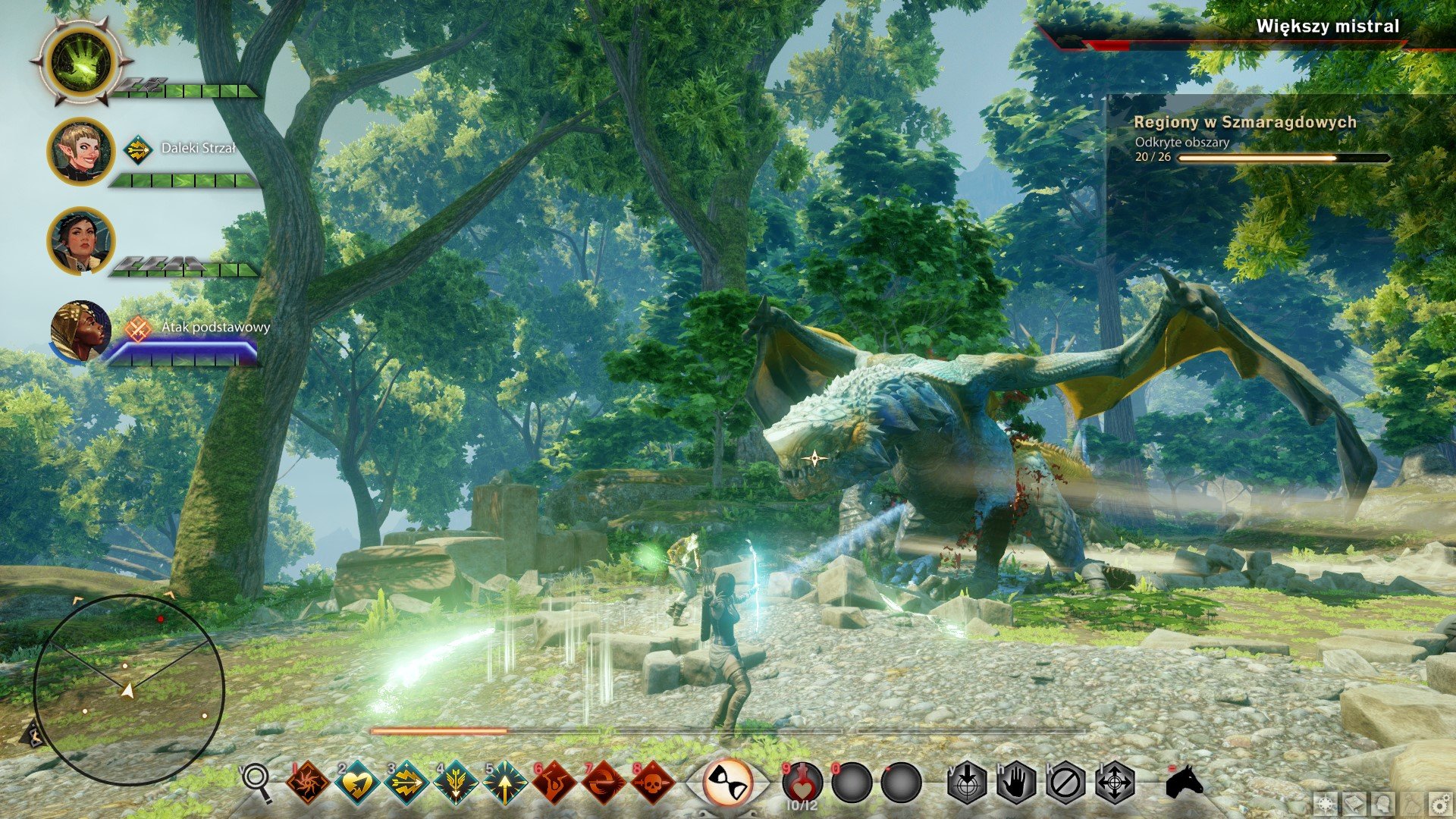1456x819 pixels.
Task: Command party to hold position
Action: coord(1016,782)
